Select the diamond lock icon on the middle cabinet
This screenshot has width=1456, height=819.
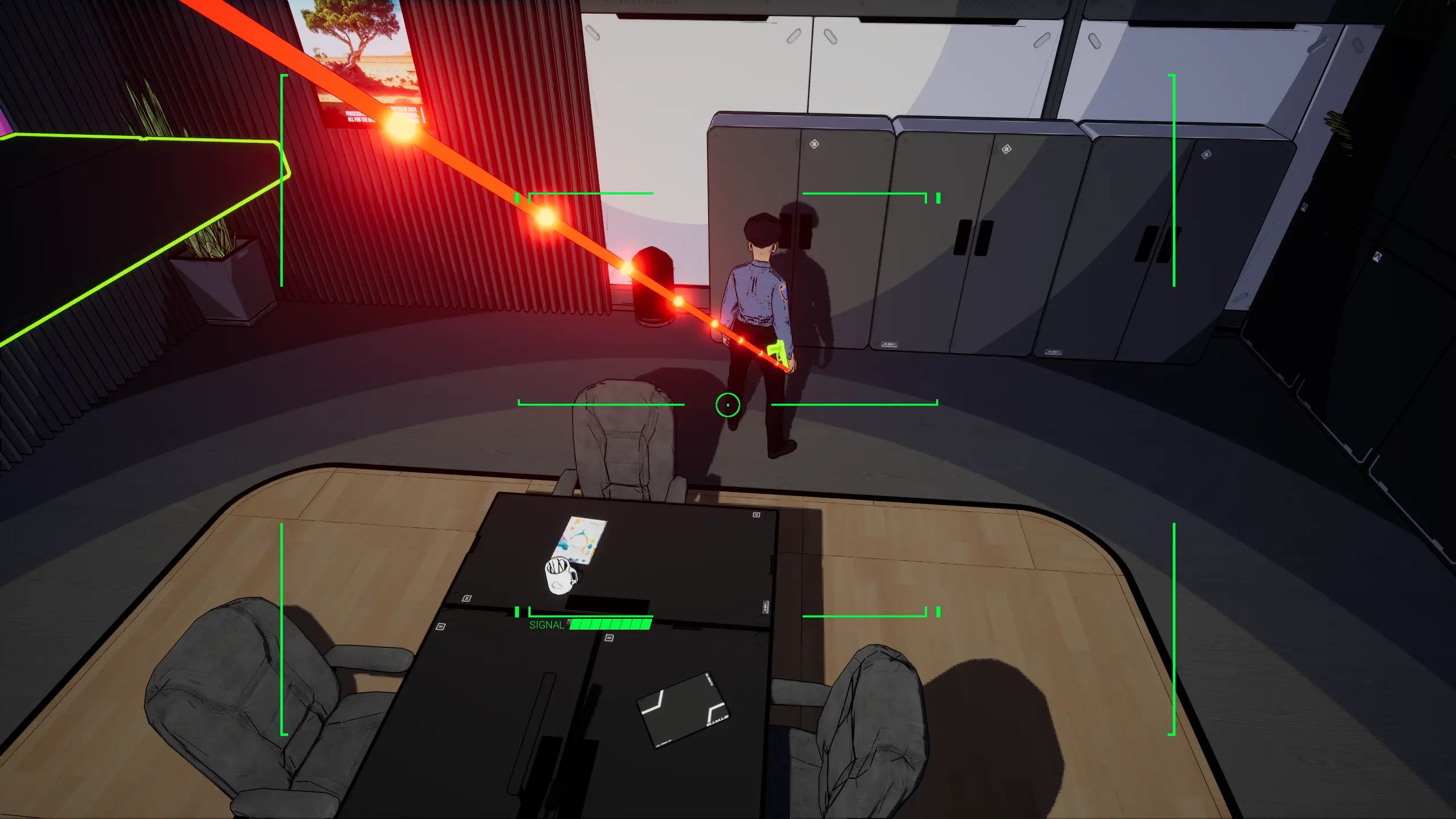click(x=1007, y=148)
